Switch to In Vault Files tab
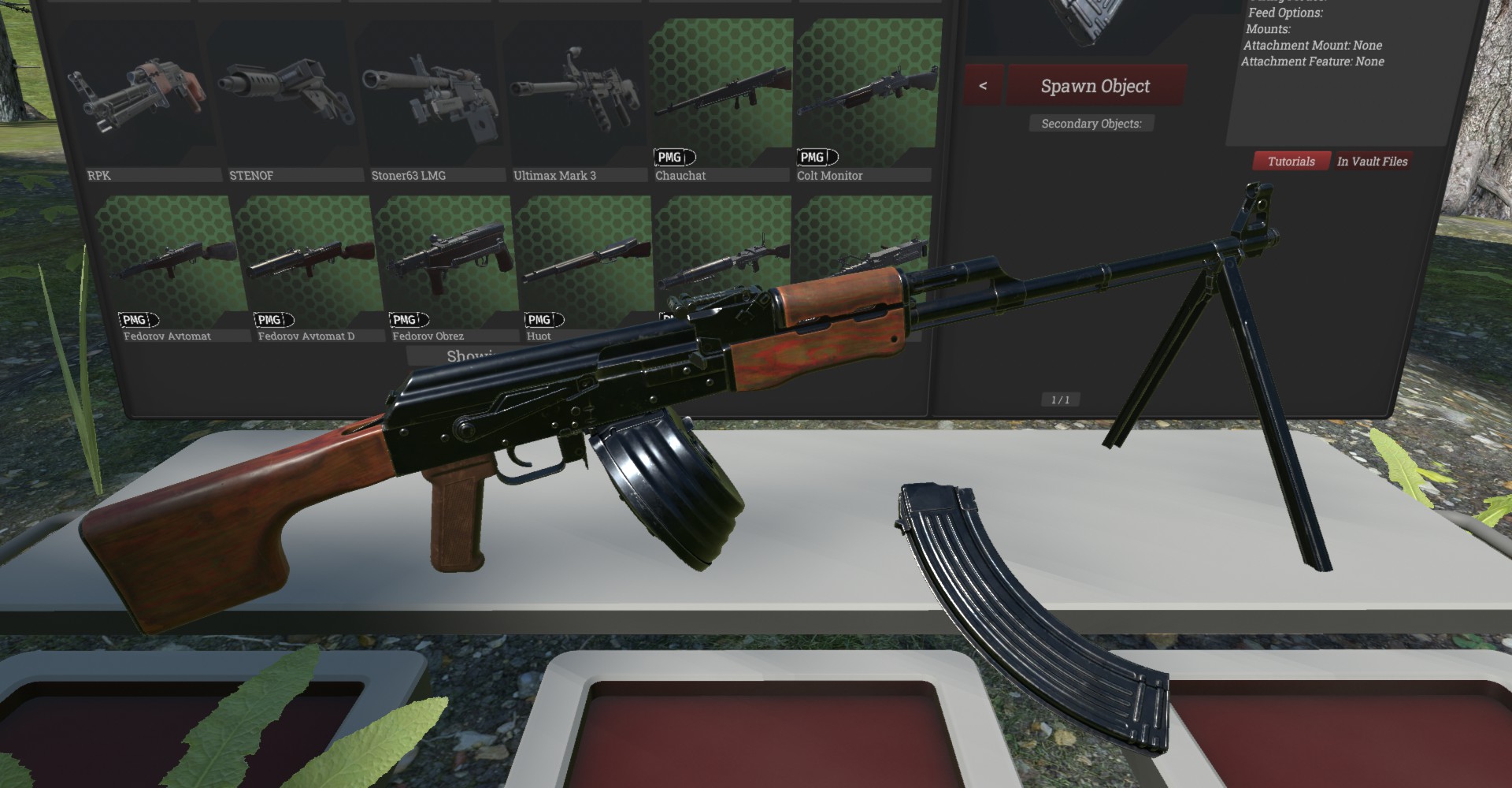The width and height of the screenshot is (1512, 788). (1372, 162)
